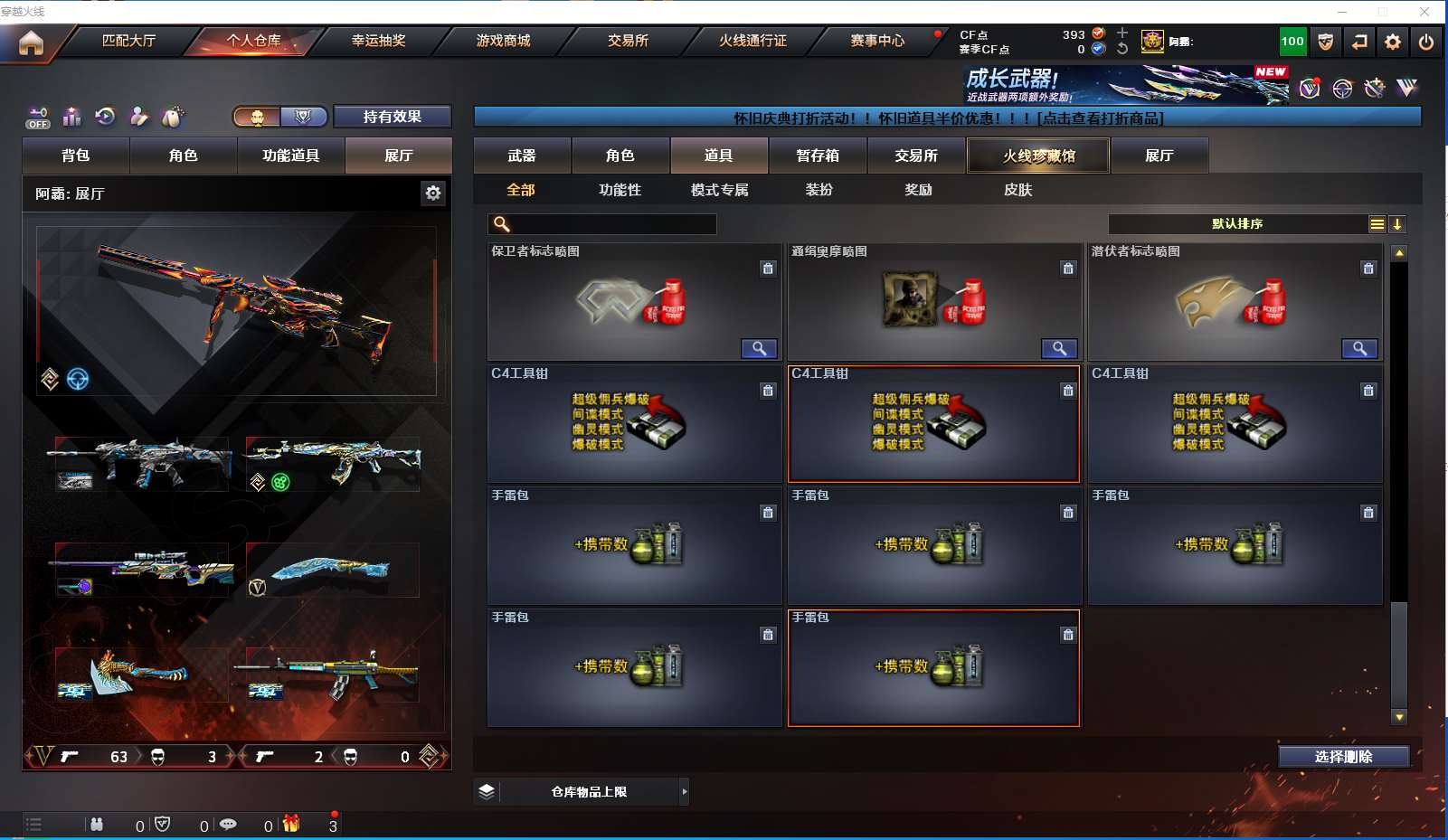Click the power exit button
The width and height of the screenshot is (1448, 840).
(x=1426, y=42)
